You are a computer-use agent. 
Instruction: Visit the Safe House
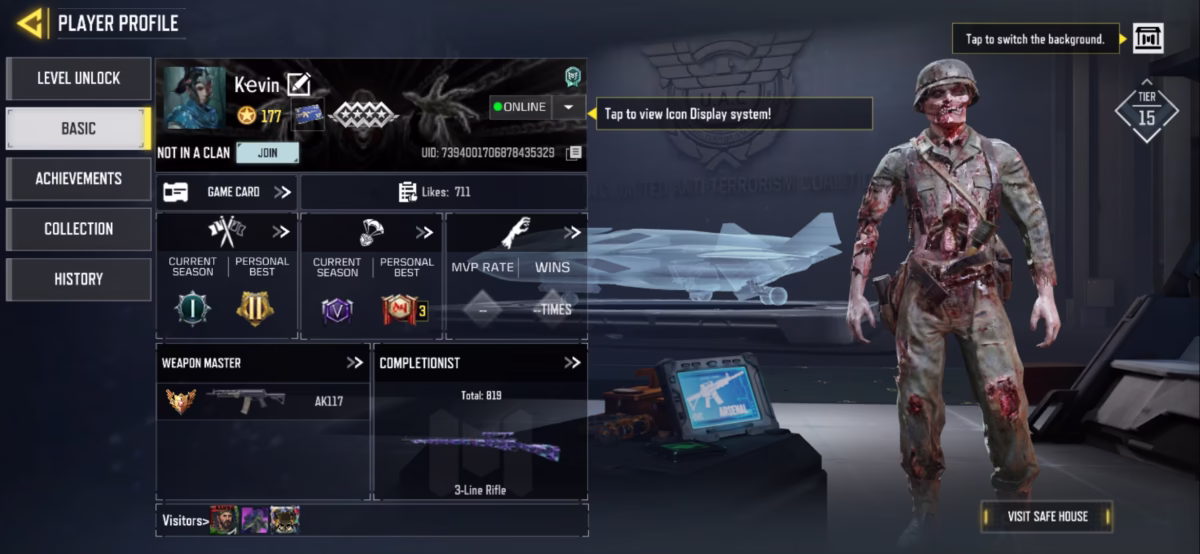click(1046, 516)
